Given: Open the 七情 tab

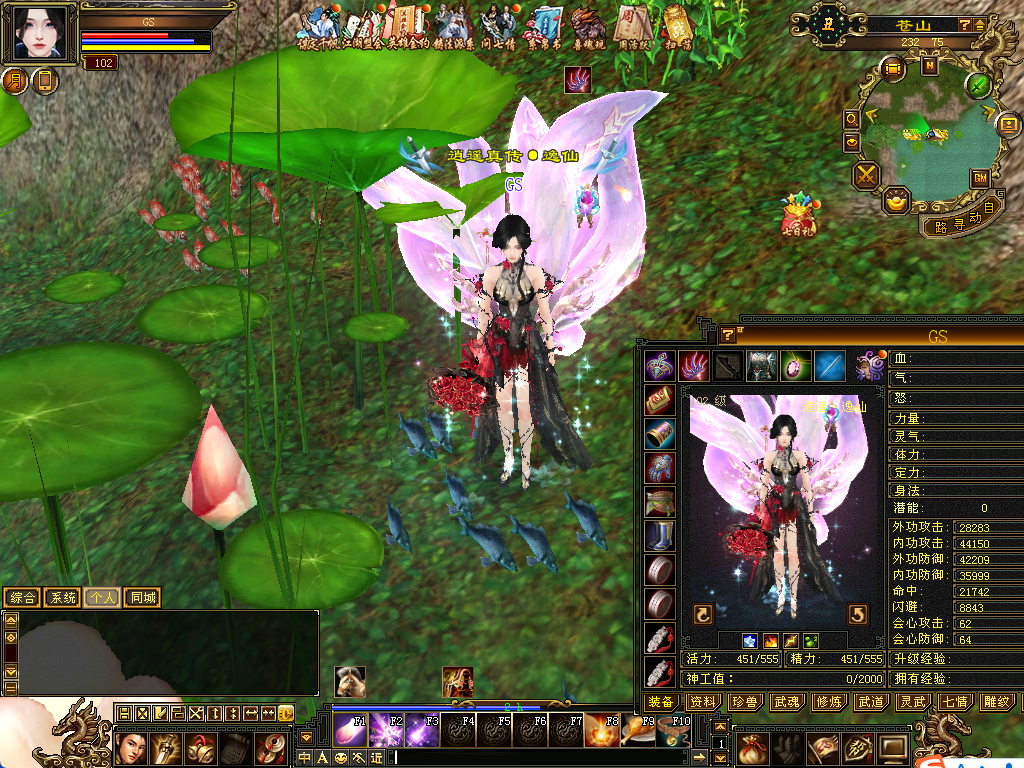Looking at the screenshot, I should pyautogui.click(x=953, y=703).
